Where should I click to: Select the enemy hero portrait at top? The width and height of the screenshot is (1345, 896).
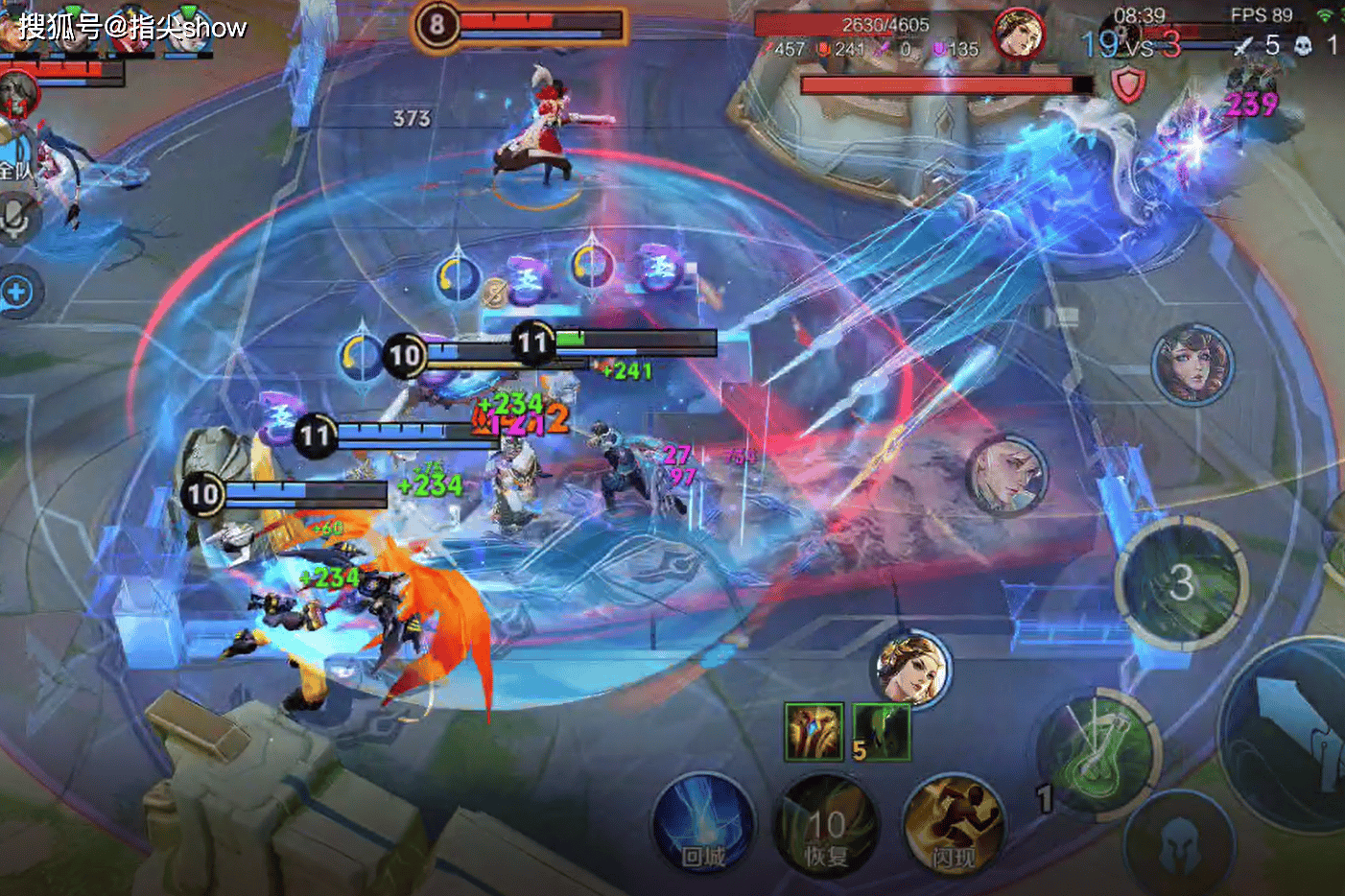tap(1018, 35)
